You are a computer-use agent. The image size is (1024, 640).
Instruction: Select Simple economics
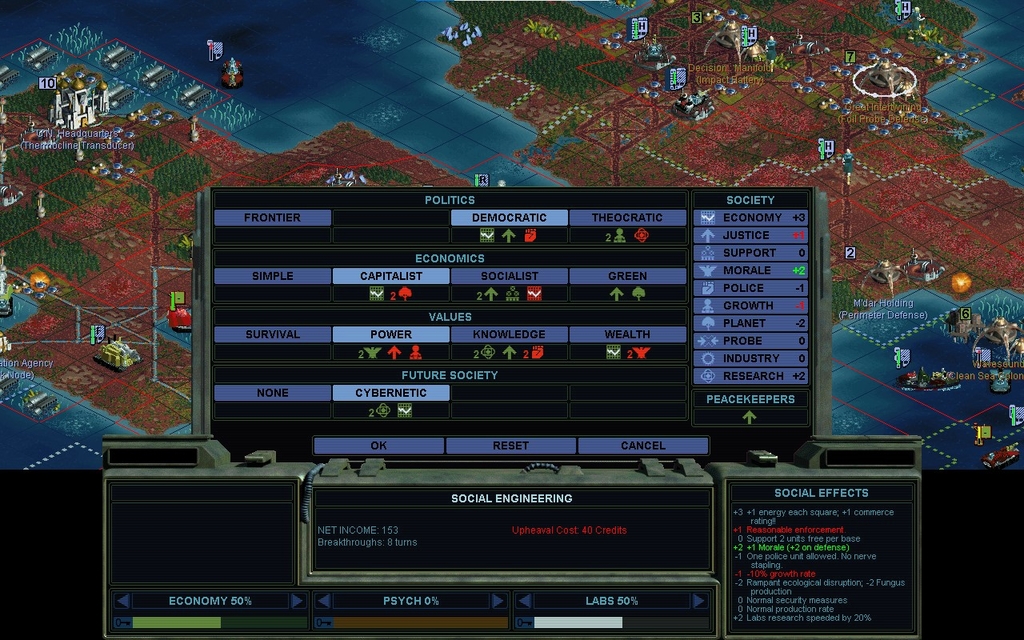272,276
